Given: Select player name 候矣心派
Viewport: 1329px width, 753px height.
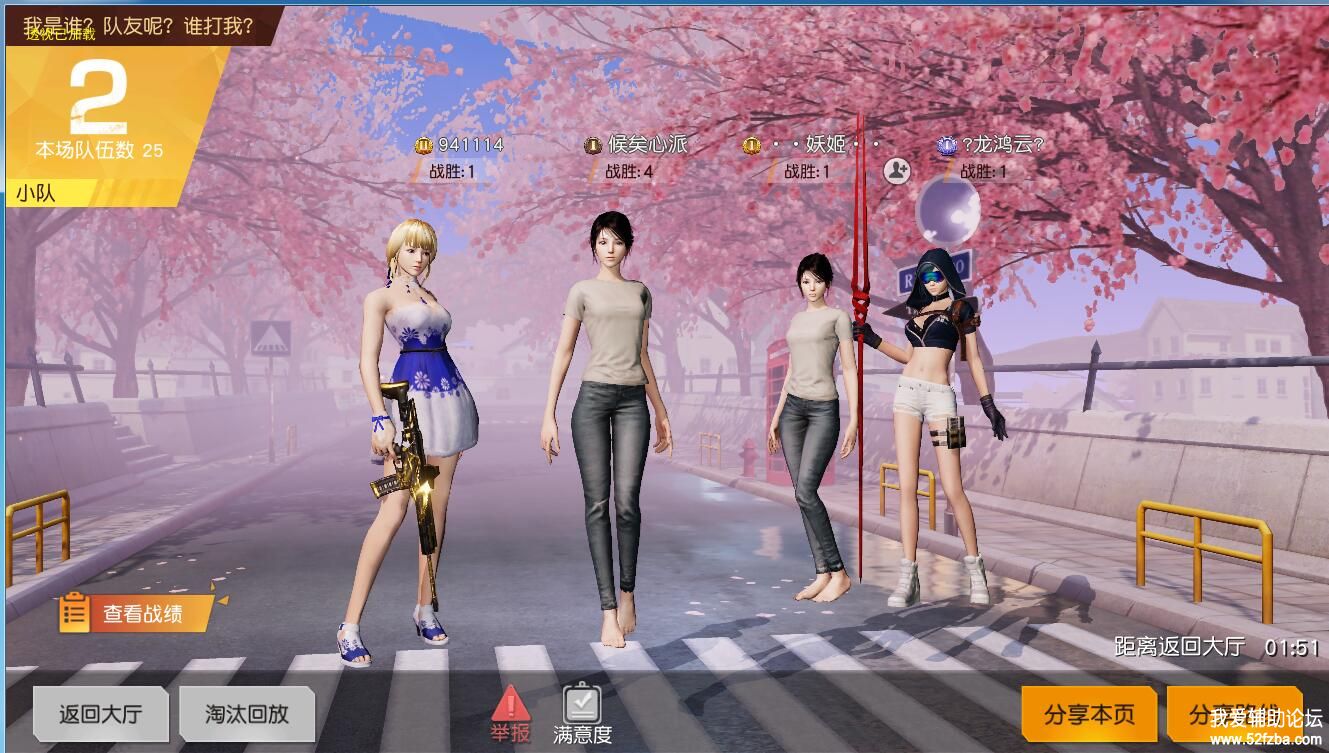Looking at the screenshot, I should [x=648, y=145].
